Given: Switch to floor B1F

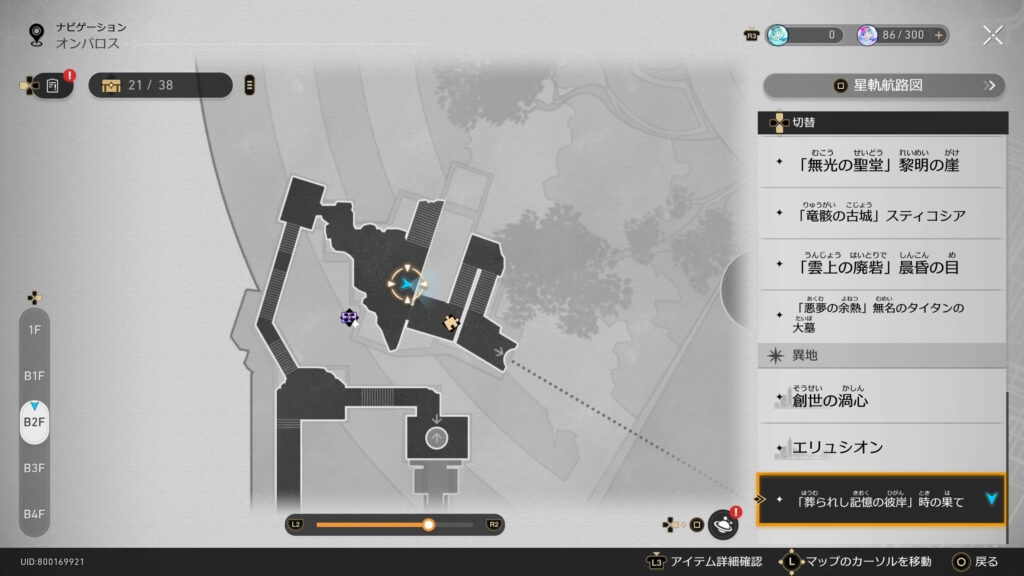Looking at the screenshot, I should tap(34, 375).
